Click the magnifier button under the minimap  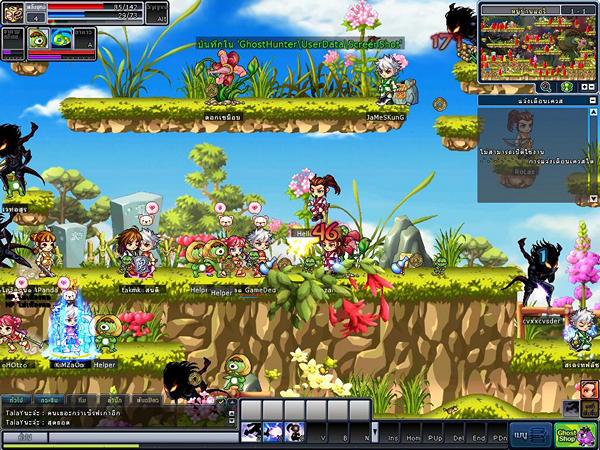pos(546,87)
